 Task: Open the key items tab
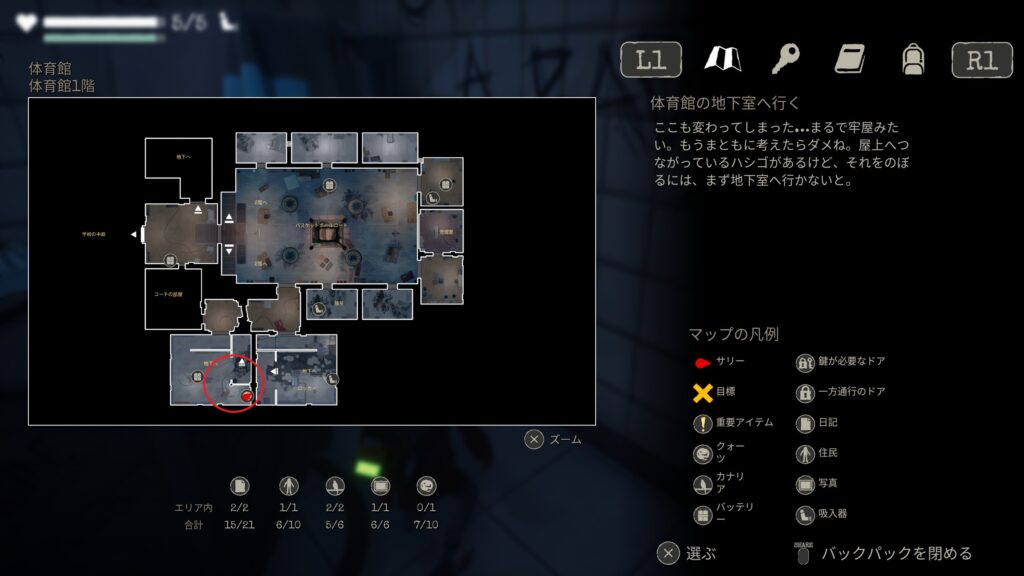[x=785, y=60]
